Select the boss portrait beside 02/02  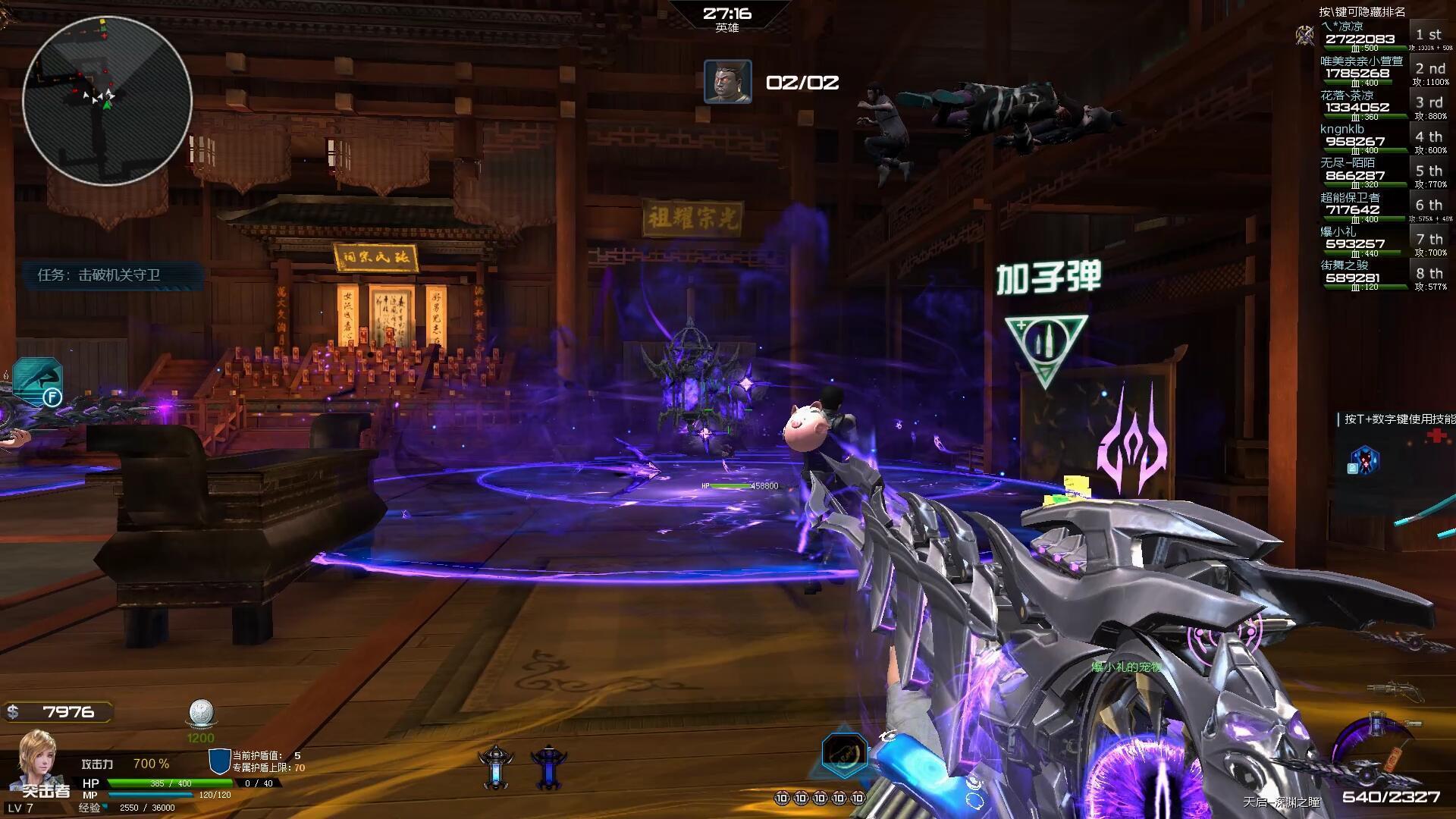tap(727, 82)
